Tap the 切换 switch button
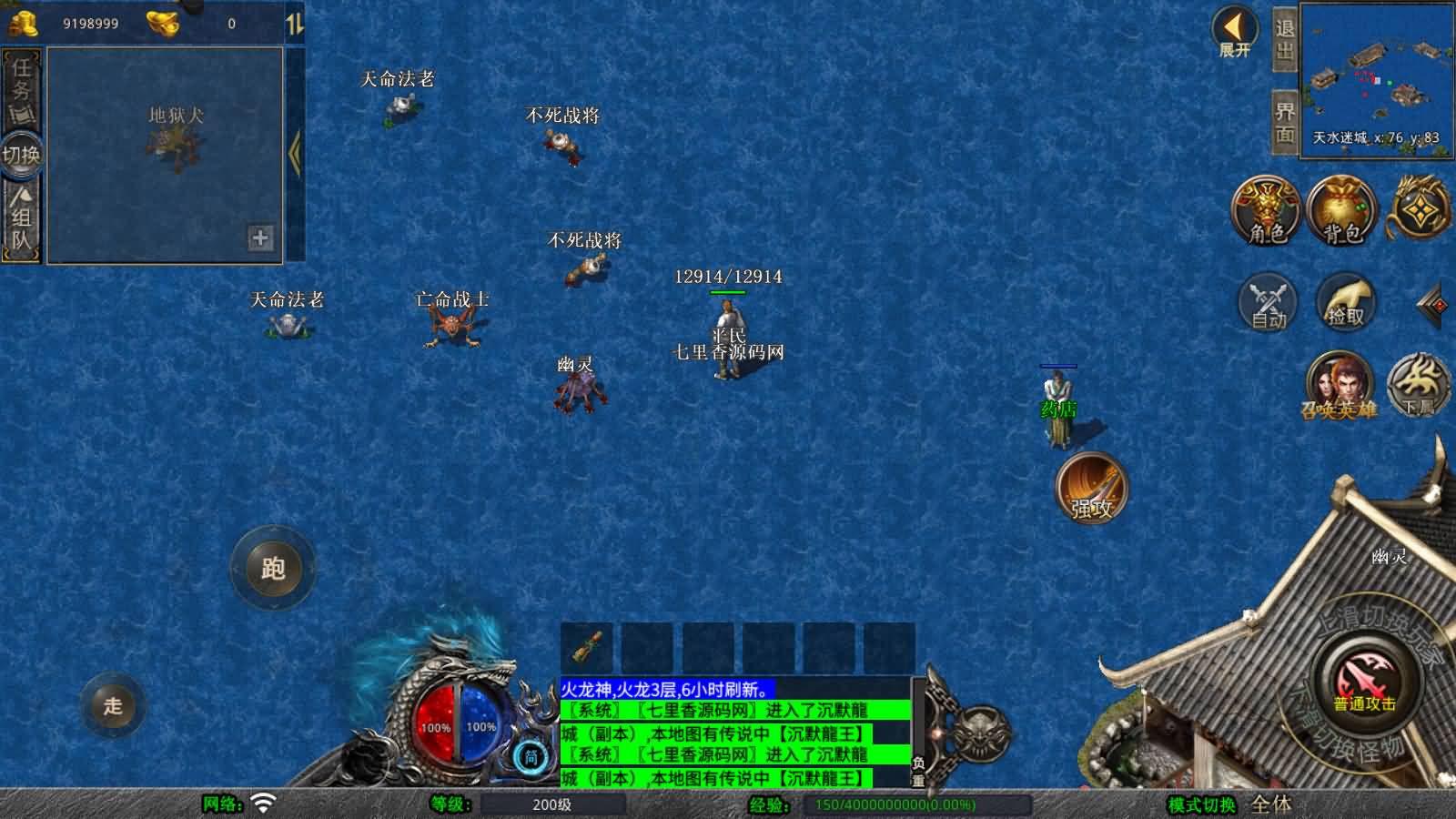 point(21,155)
